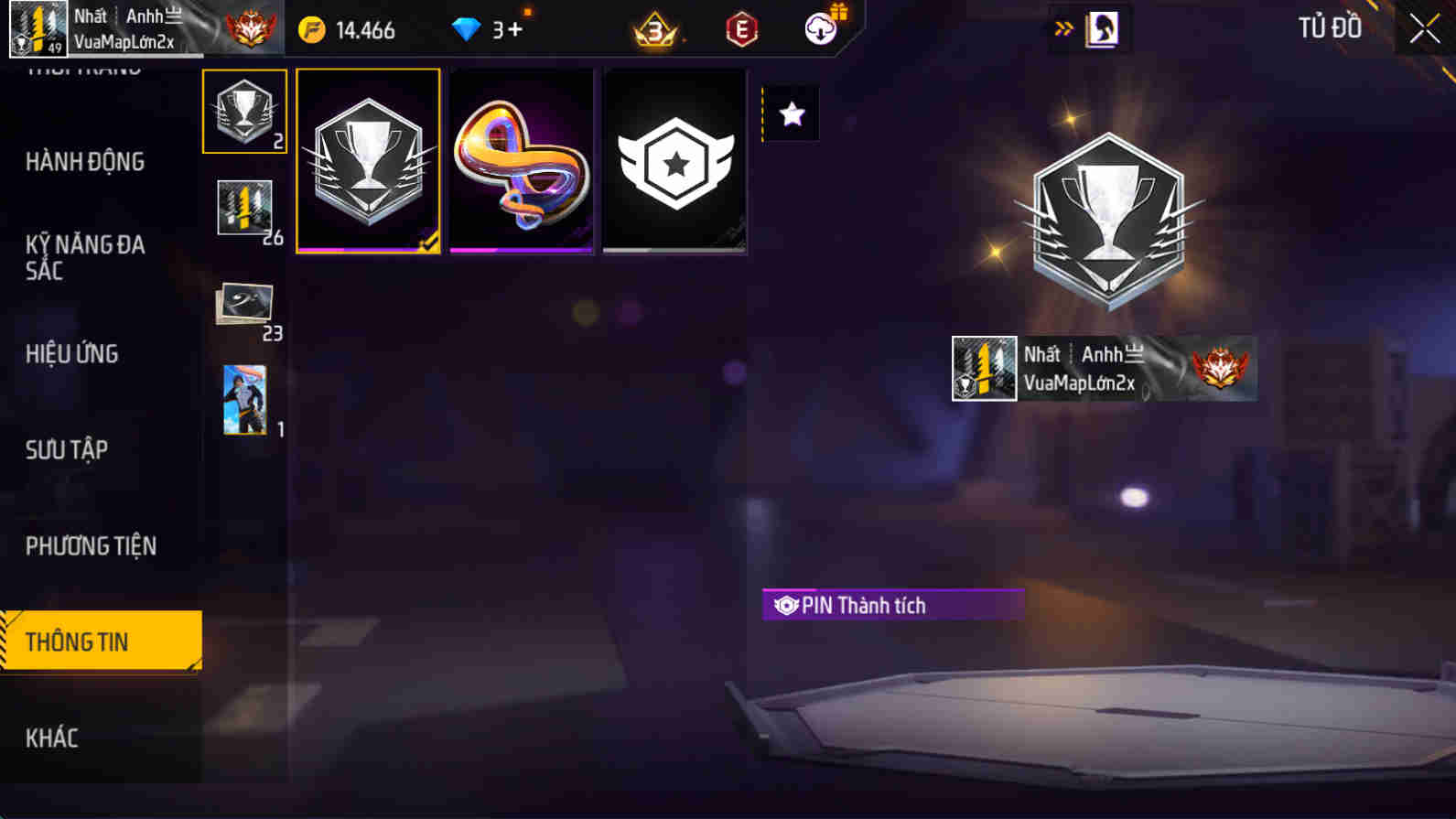Image resolution: width=1456 pixels, height=819 pixels.
Task: Select the level 3 crown badge icon
Action: click(x=653, y=28)
